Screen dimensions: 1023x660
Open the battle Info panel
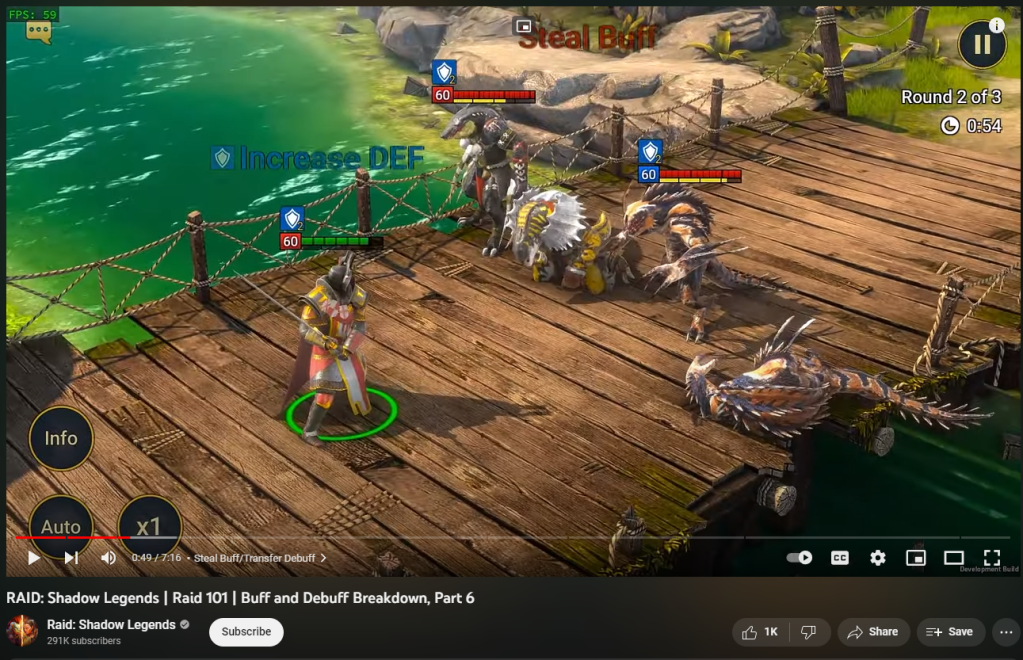coord(61,438)
